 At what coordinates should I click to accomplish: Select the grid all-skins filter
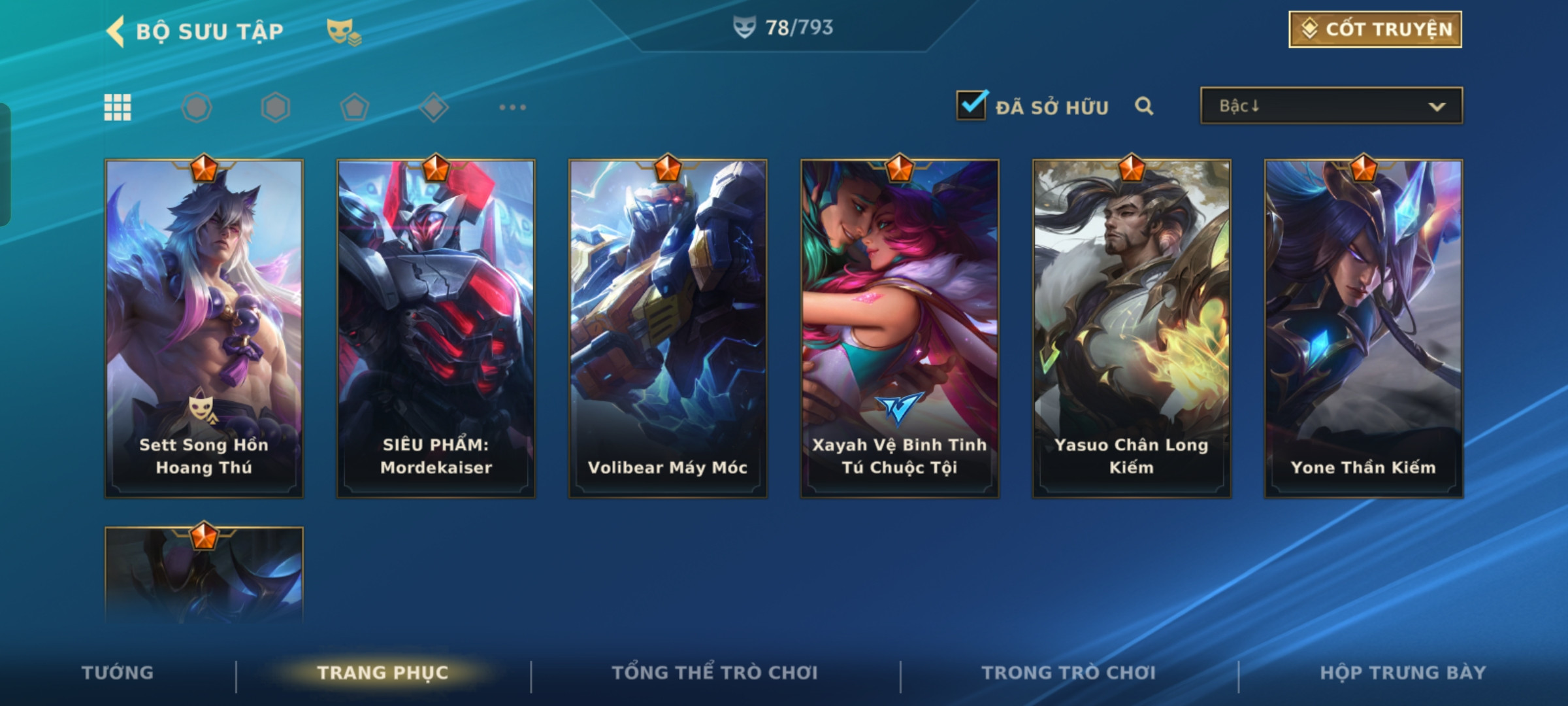pyautogui.click(x=118, y=107)
